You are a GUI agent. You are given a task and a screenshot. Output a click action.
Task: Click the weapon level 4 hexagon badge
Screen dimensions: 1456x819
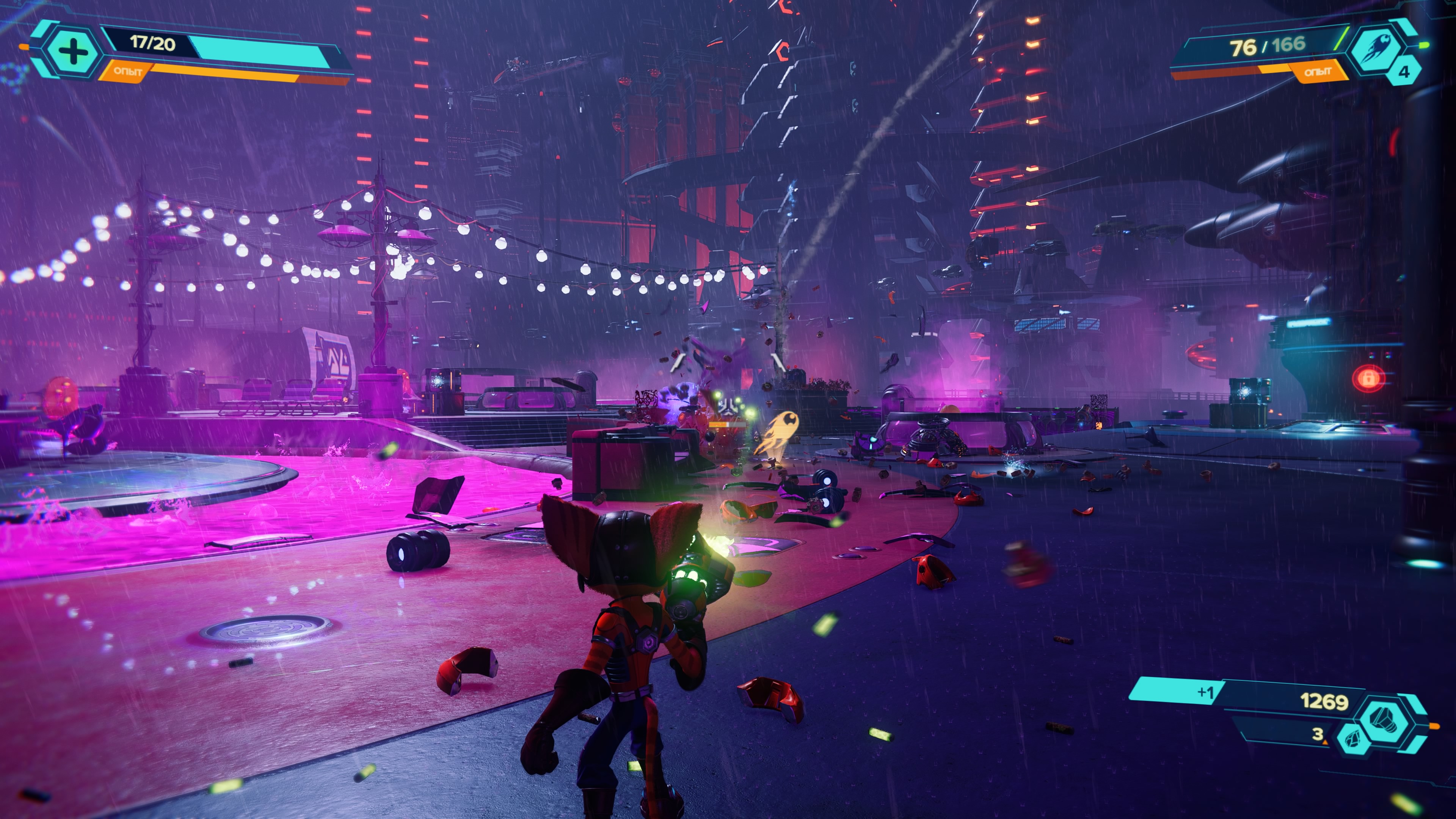(1403, 72)
